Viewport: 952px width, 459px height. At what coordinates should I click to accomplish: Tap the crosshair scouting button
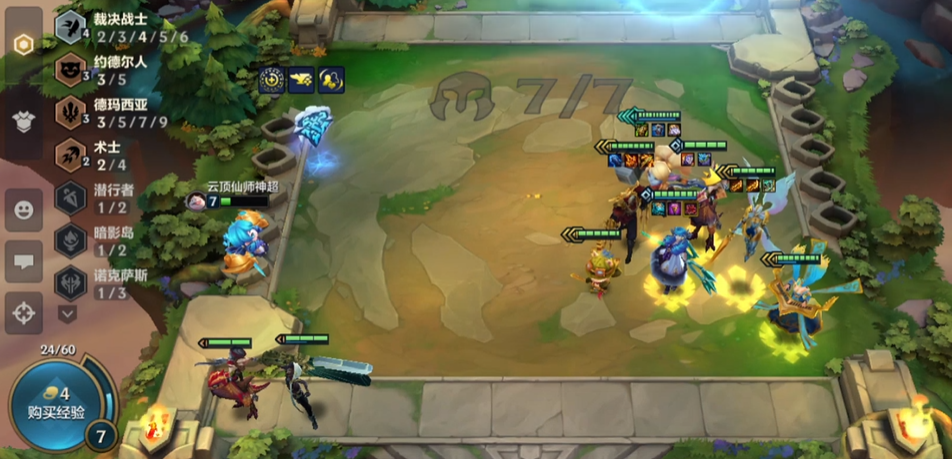(23, 314)
